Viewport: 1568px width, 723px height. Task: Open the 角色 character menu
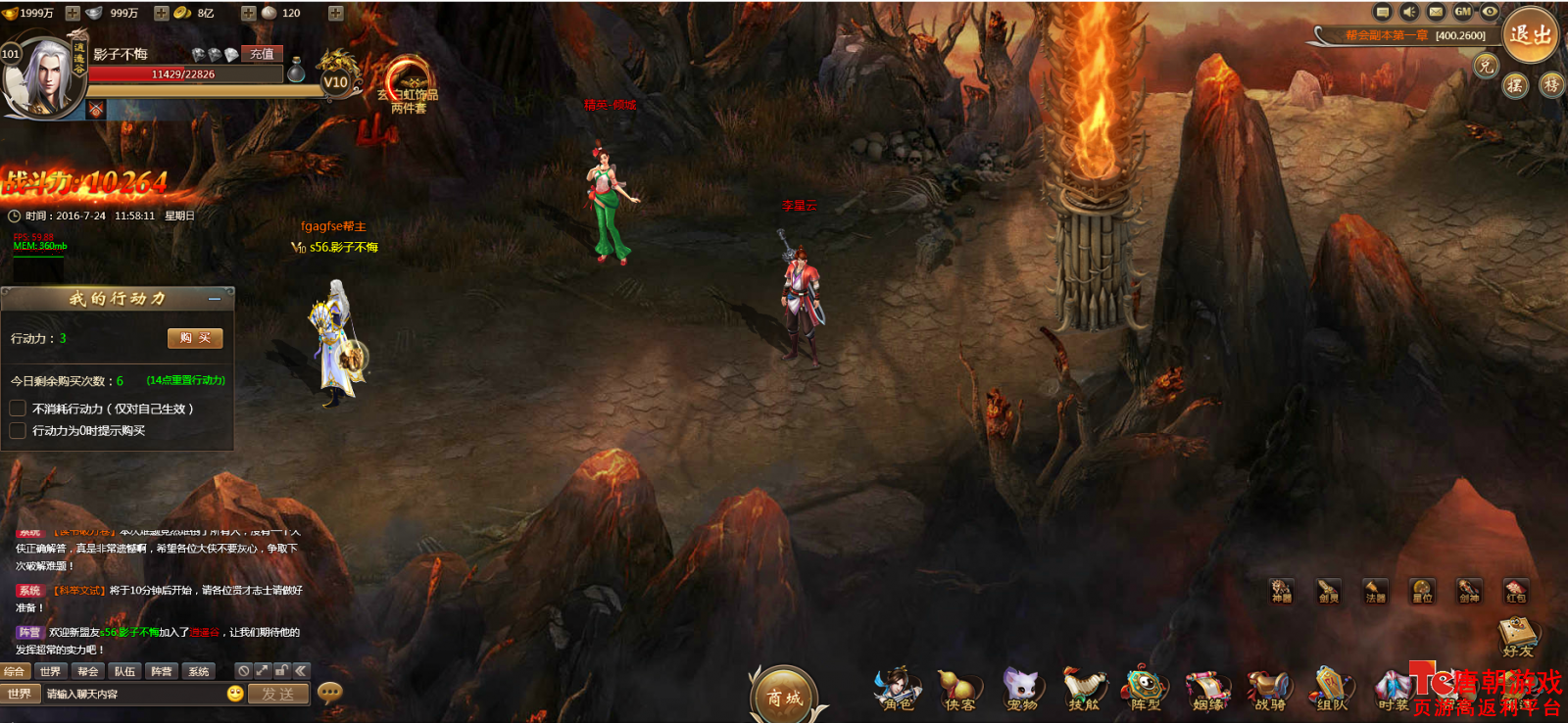pyautogui.click(x=897, y=690)
